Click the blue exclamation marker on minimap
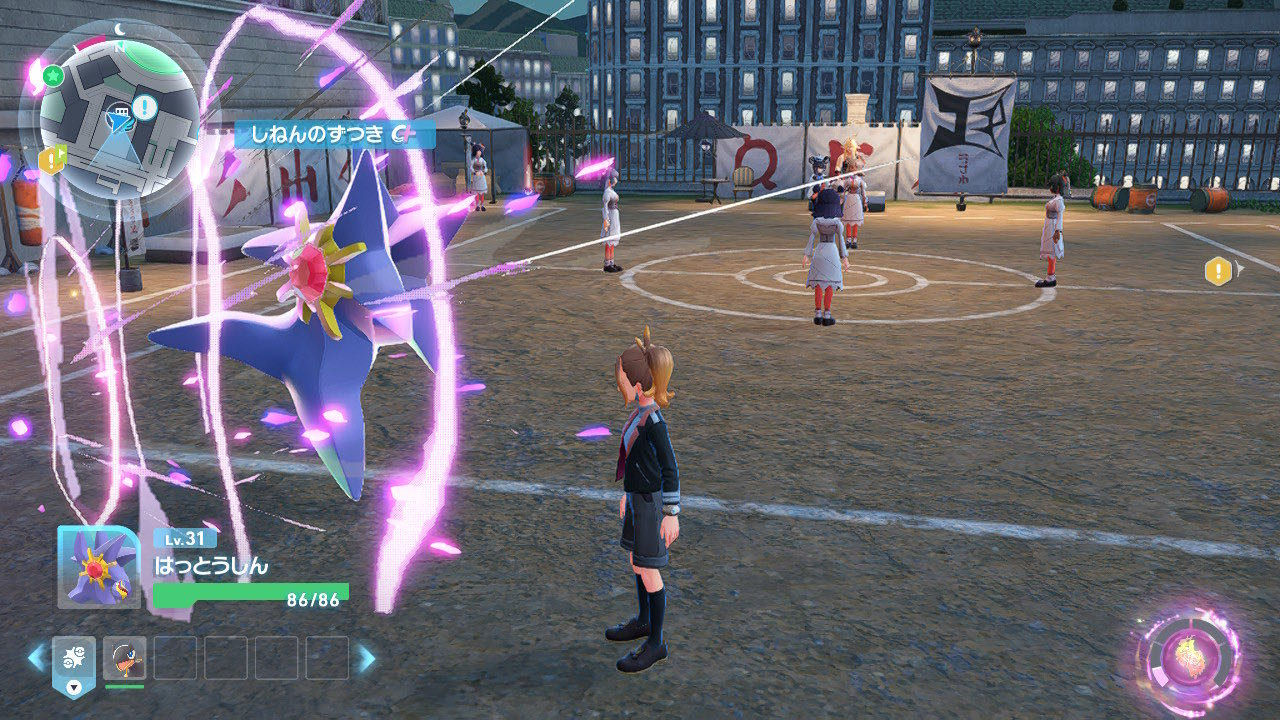The width and height of the screenshot is (1280, 720). point(144,107)
